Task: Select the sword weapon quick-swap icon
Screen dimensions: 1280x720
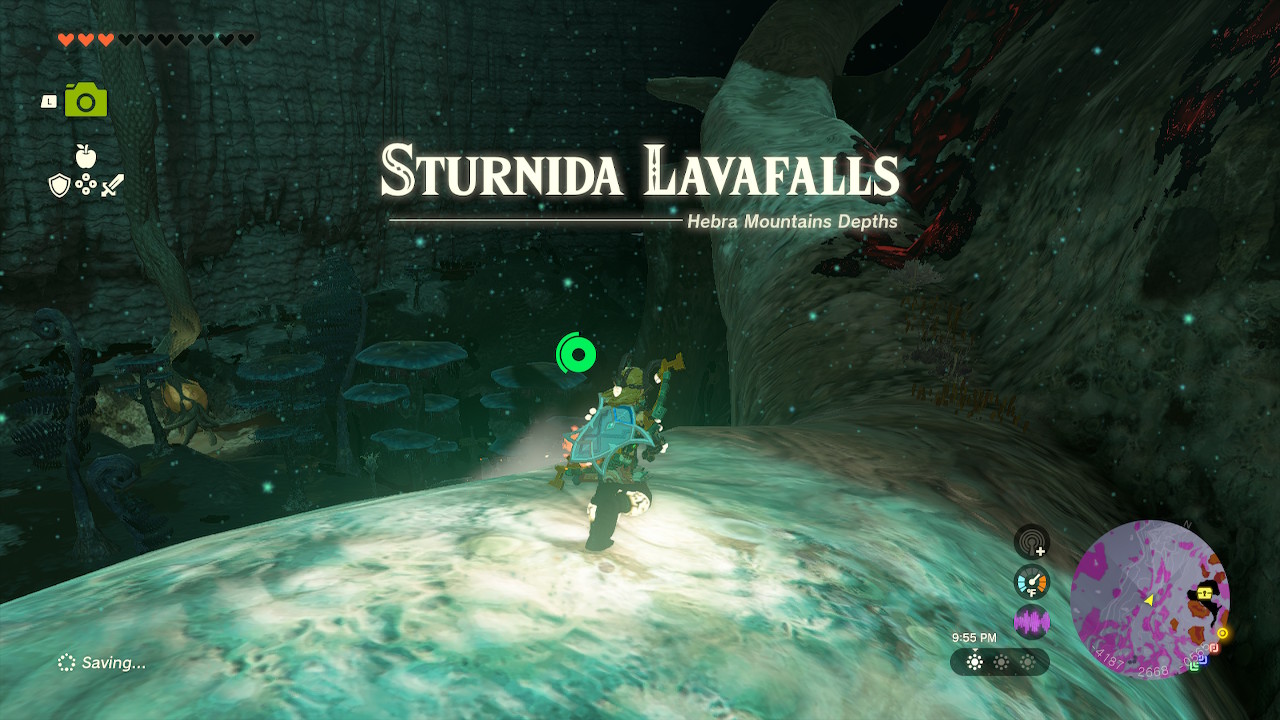Action: point(112,185)
